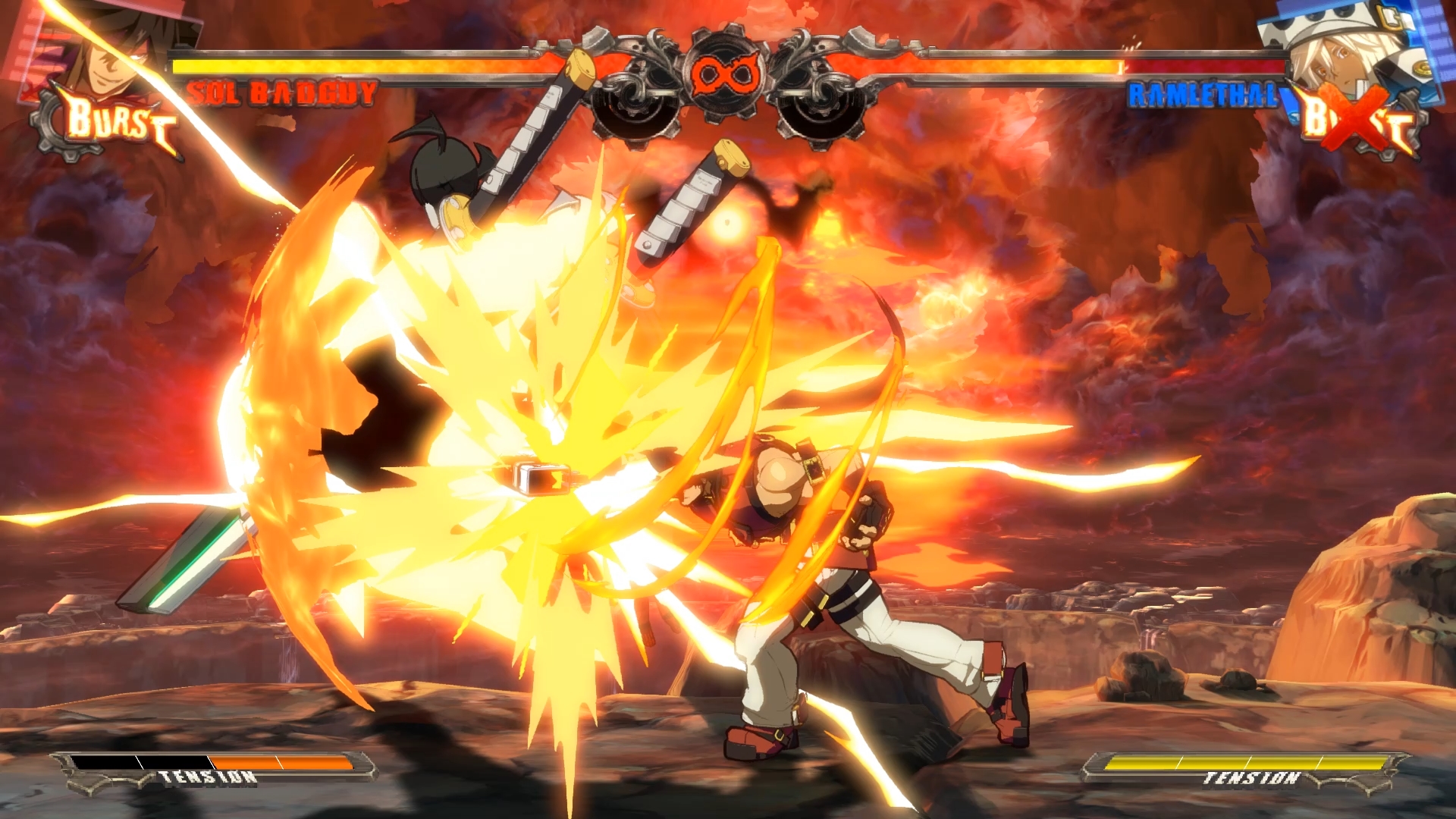This screenshot has width=1456, height=819.
Task: Select the SOL BADGUY name label
Action: point(281,93)
